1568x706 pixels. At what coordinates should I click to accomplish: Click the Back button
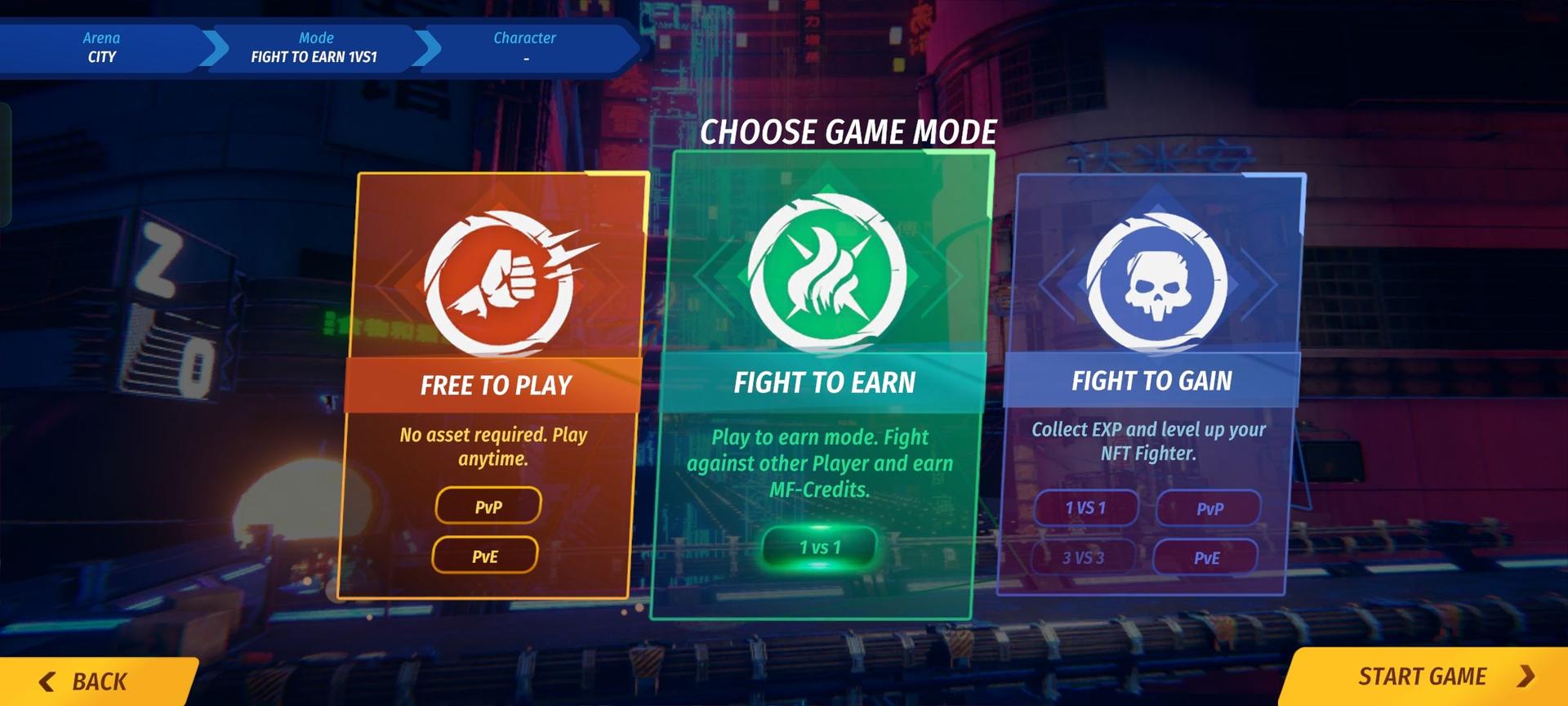click(x=98, y=680)
